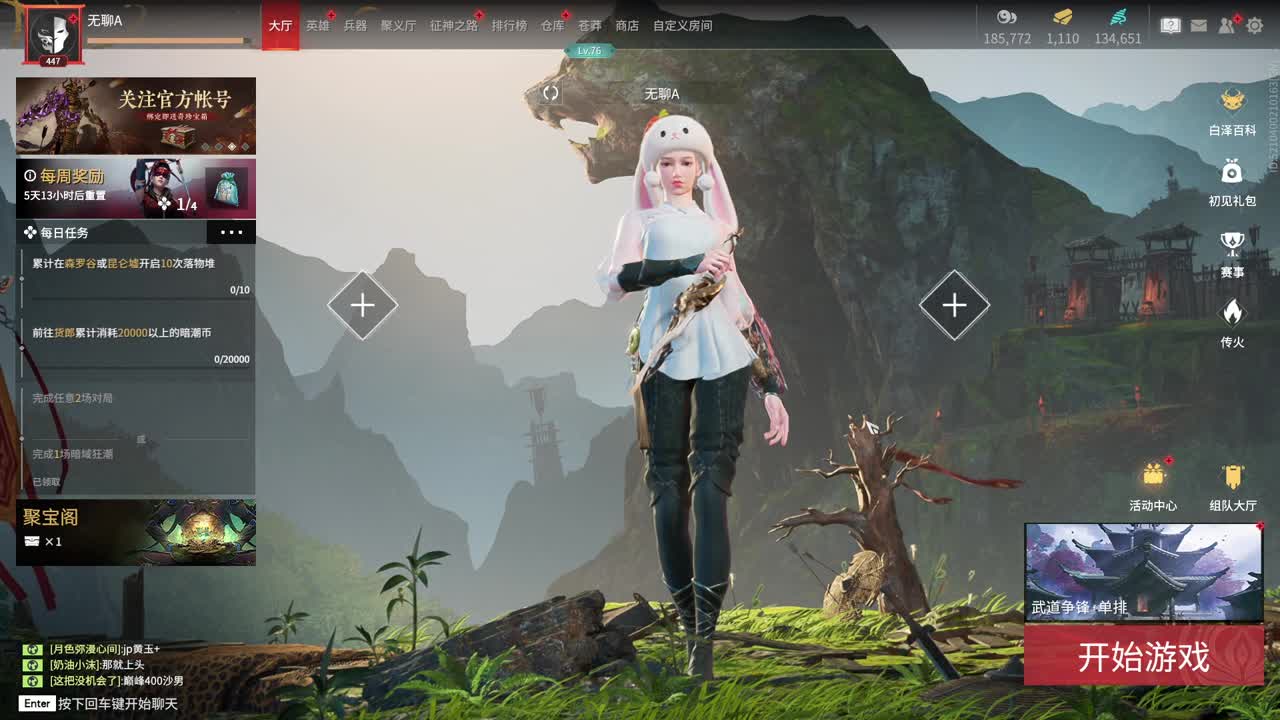Expand daily tasks three-dot menu

tap(231, 232)
